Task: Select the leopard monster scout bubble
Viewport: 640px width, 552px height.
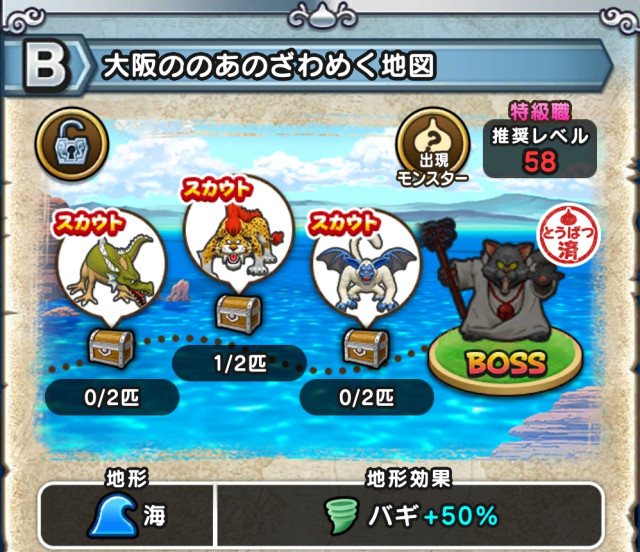Action: (232, 236)
